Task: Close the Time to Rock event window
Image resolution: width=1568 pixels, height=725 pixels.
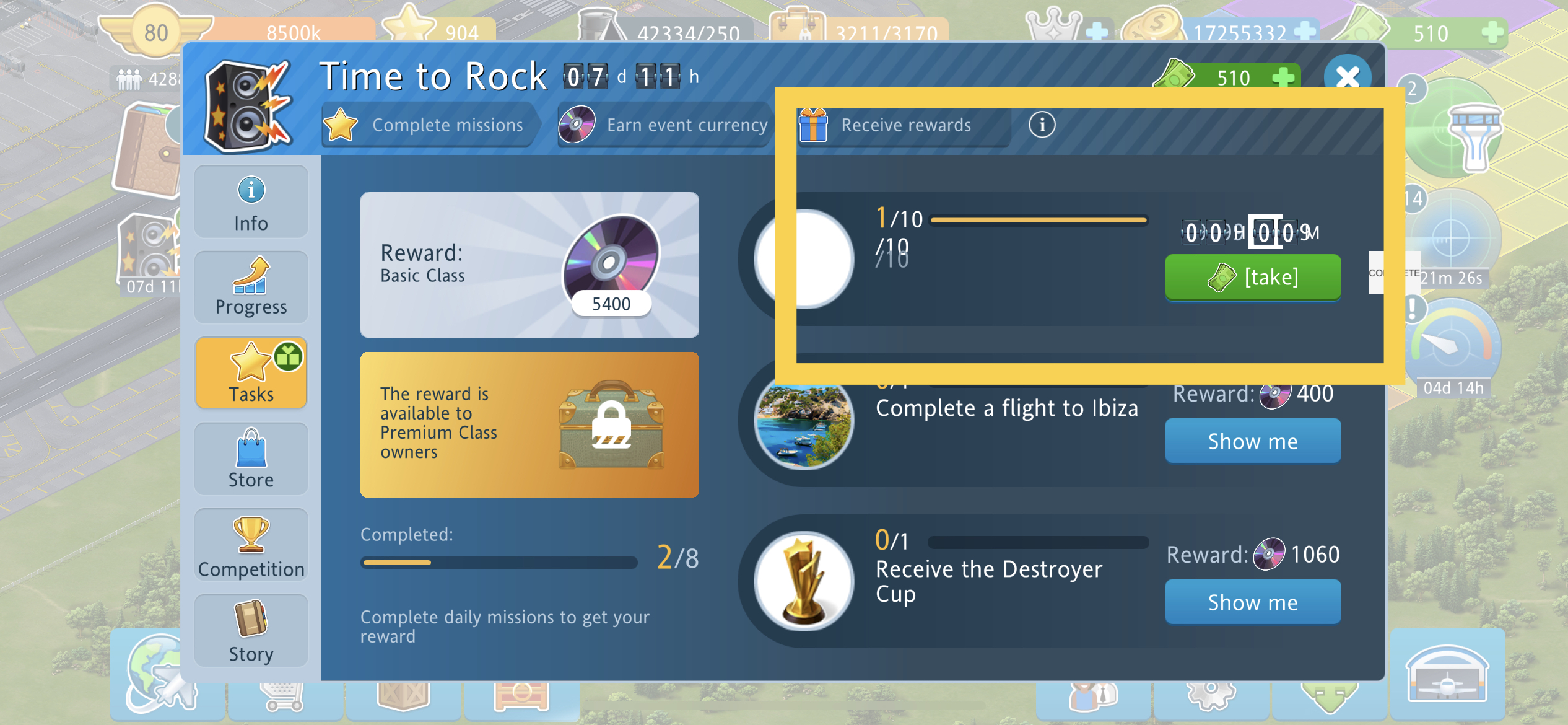Action: pyautogui.click(x=1347, y=77)
